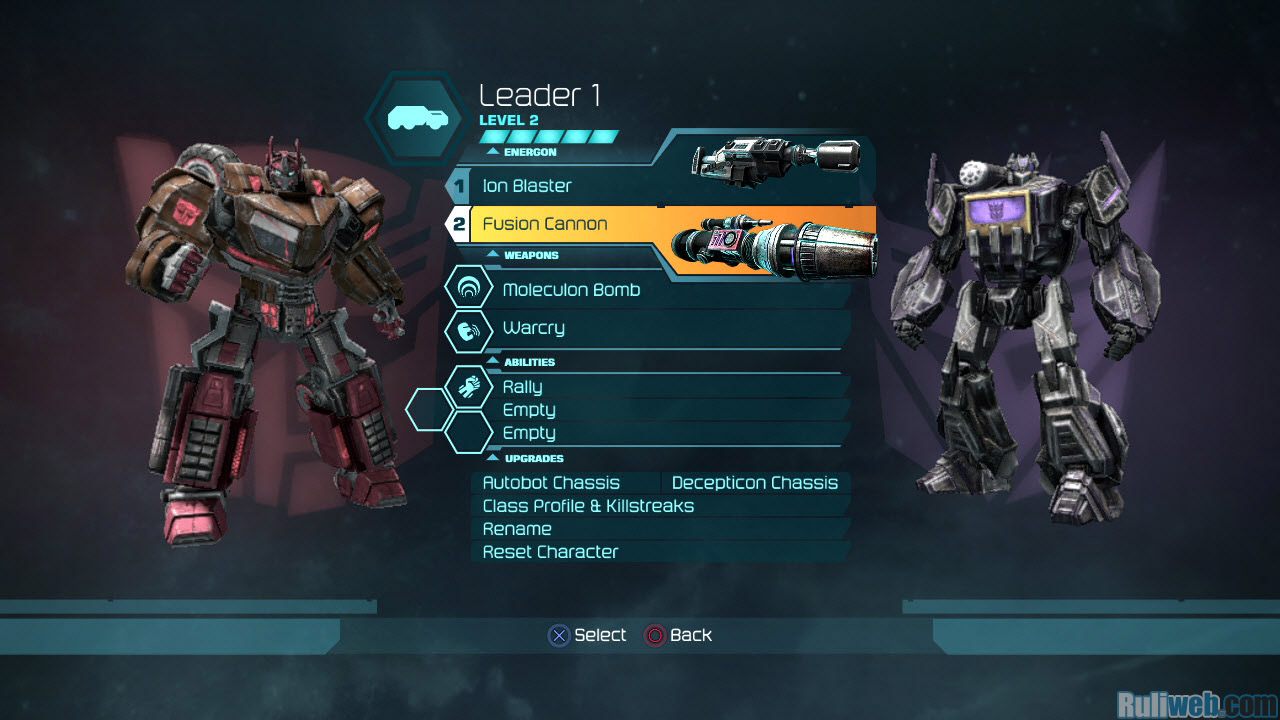
Task: Click the Moleculon Bomb hexagon icon
Action: click(x=468, y=289)
